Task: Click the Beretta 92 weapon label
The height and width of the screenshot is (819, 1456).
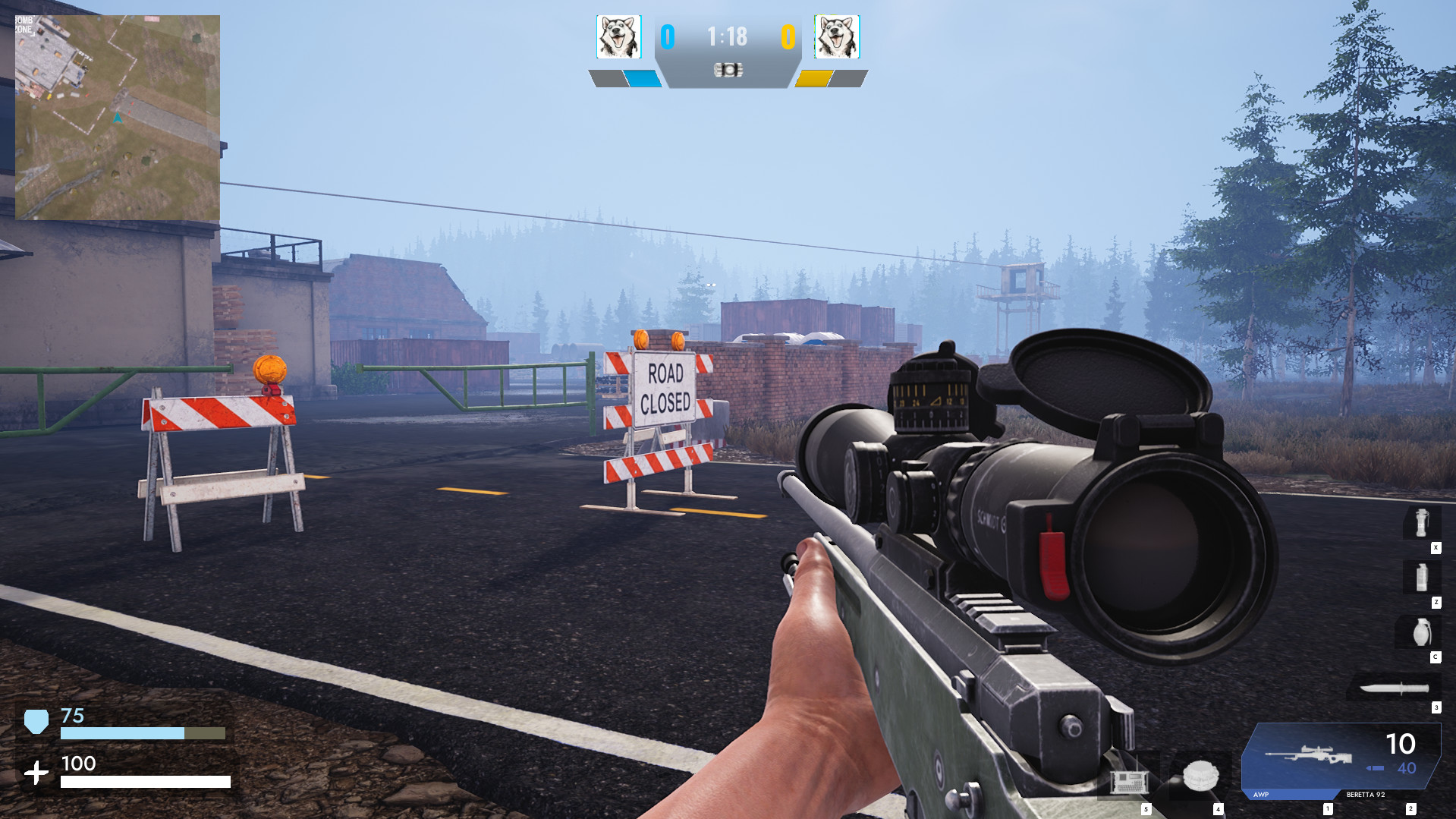Action: coord(1366,795)
